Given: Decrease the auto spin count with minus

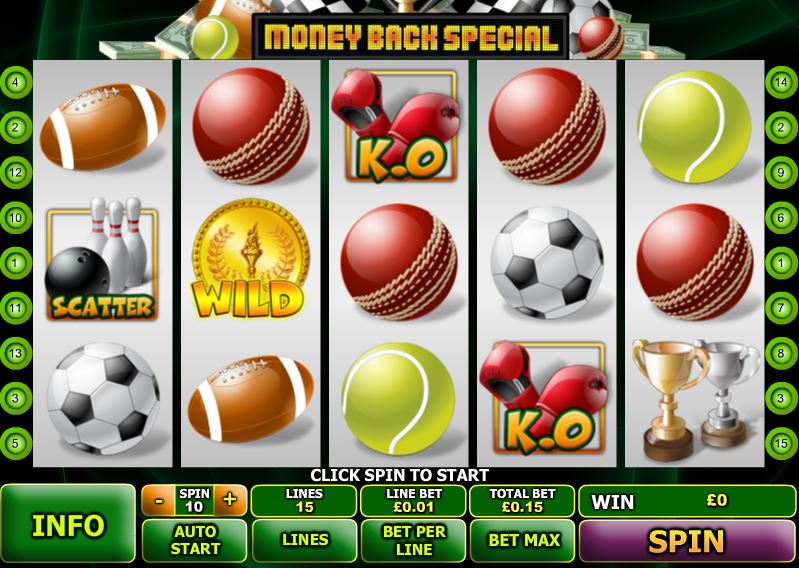Looking at the screenshot, I should [157, 500].
